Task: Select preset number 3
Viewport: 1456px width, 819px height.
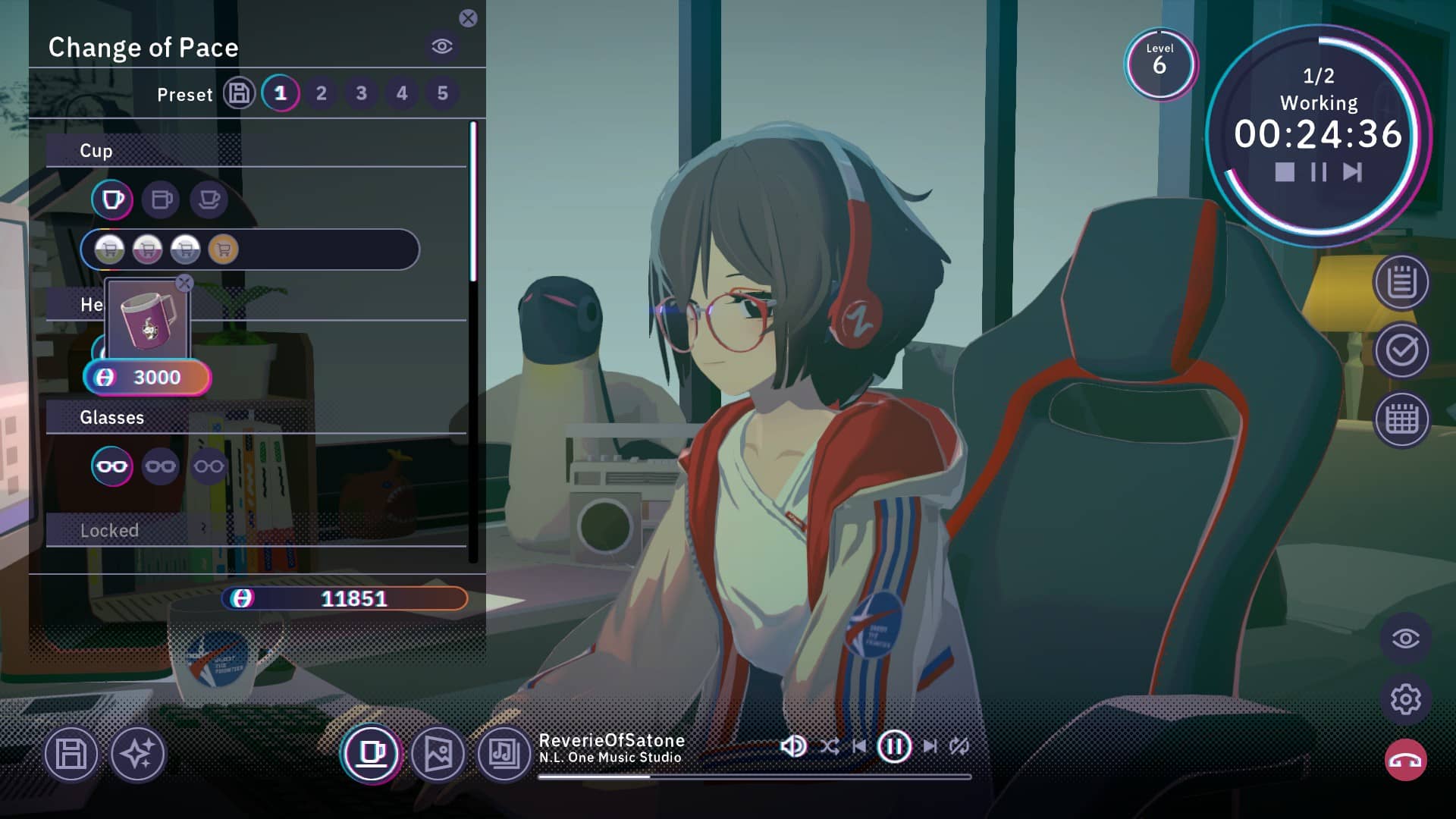Action: coord(361,93)
